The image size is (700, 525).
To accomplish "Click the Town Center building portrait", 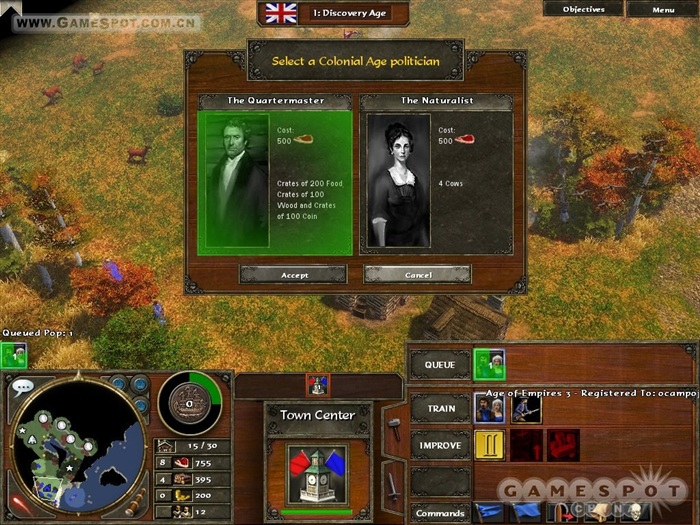I will click(x=317, y=472).
